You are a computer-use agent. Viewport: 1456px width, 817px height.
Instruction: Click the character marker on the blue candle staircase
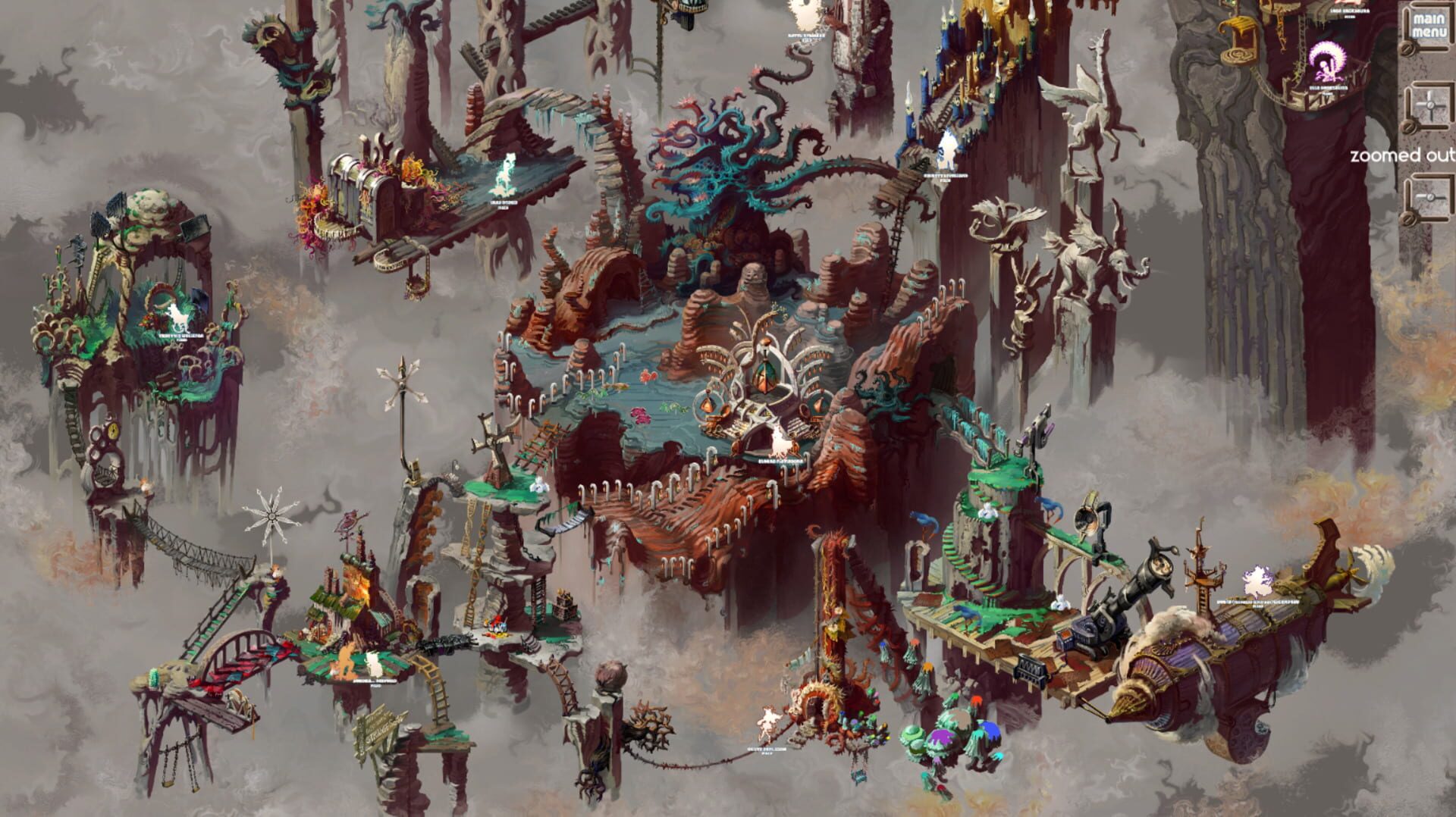pos(946,148)
